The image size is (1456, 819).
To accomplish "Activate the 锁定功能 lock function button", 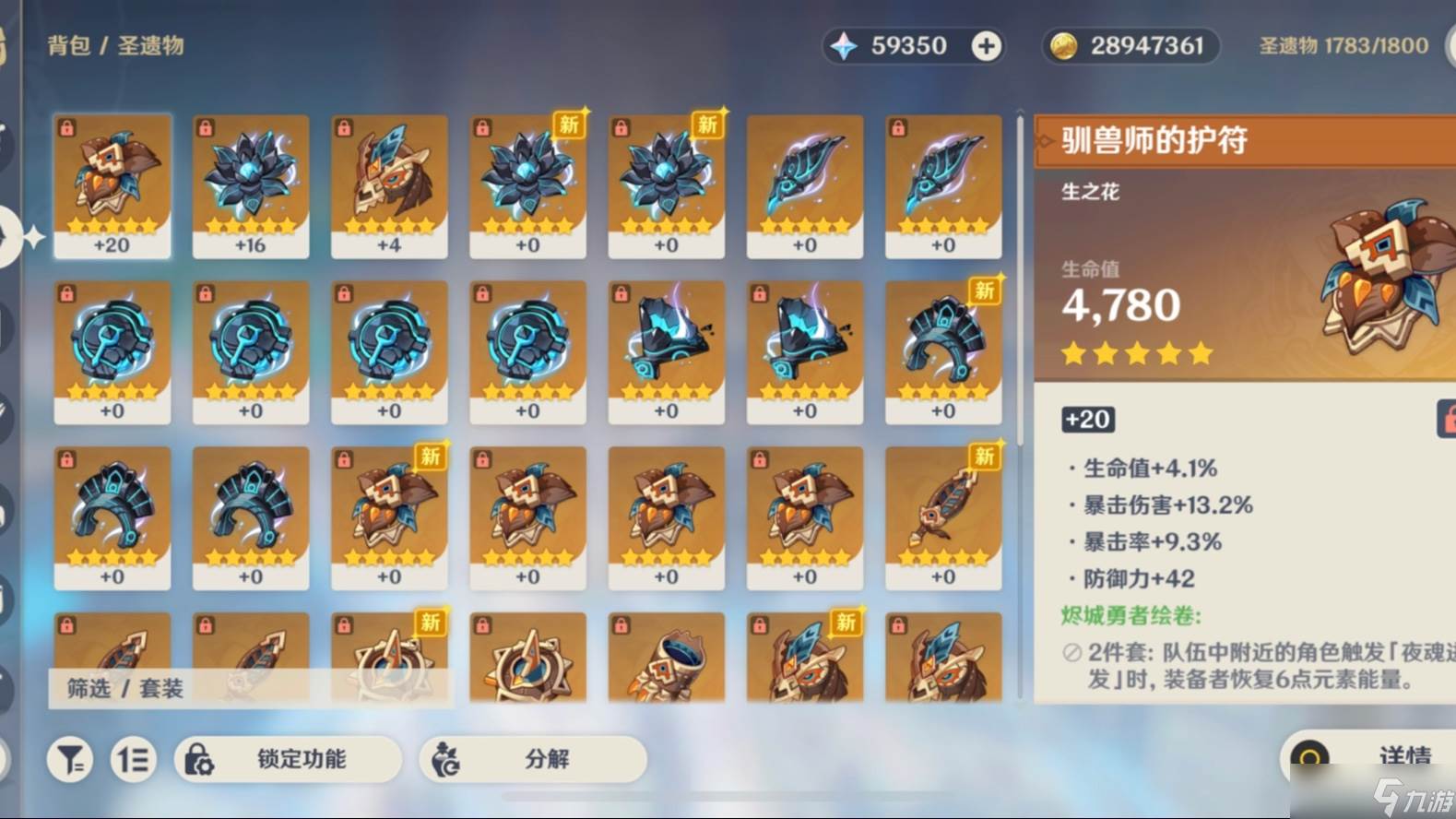I will click(x=288, y=760).
